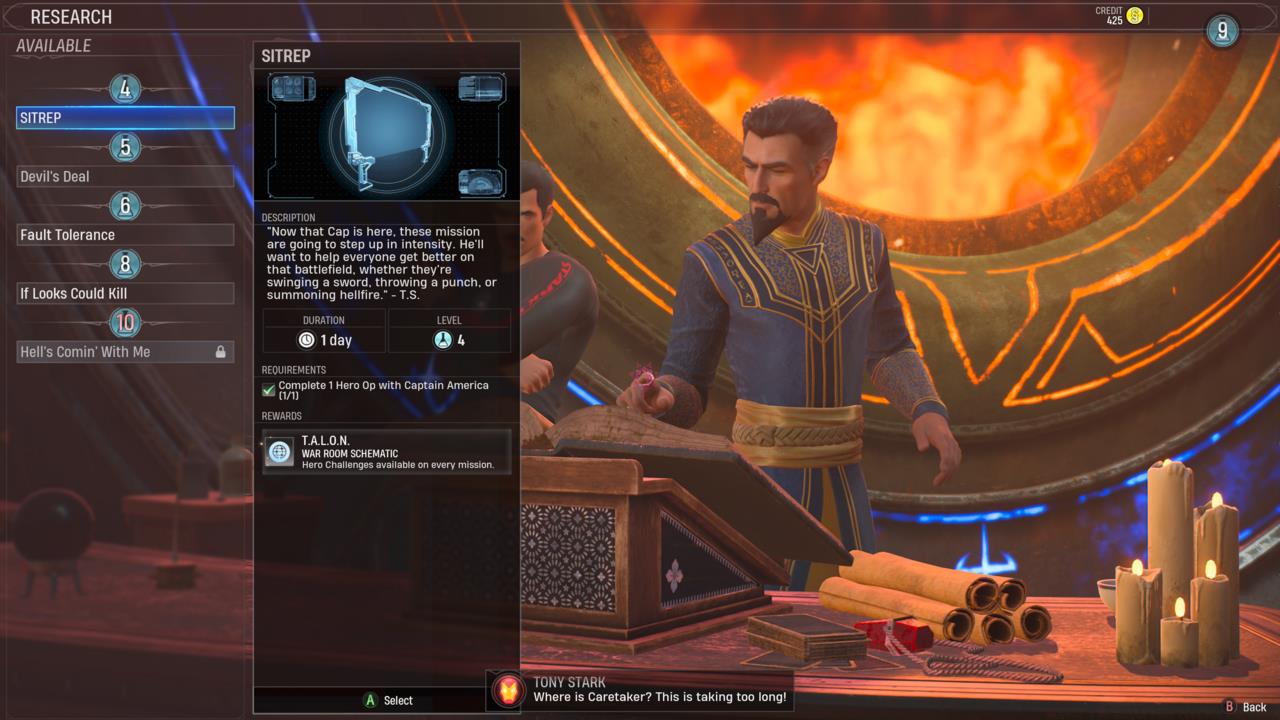The height and width of the screenshot is (720, 1280).
Task: Click the level 10 badge above Hell's Comin' With Me
Action: 125,322
